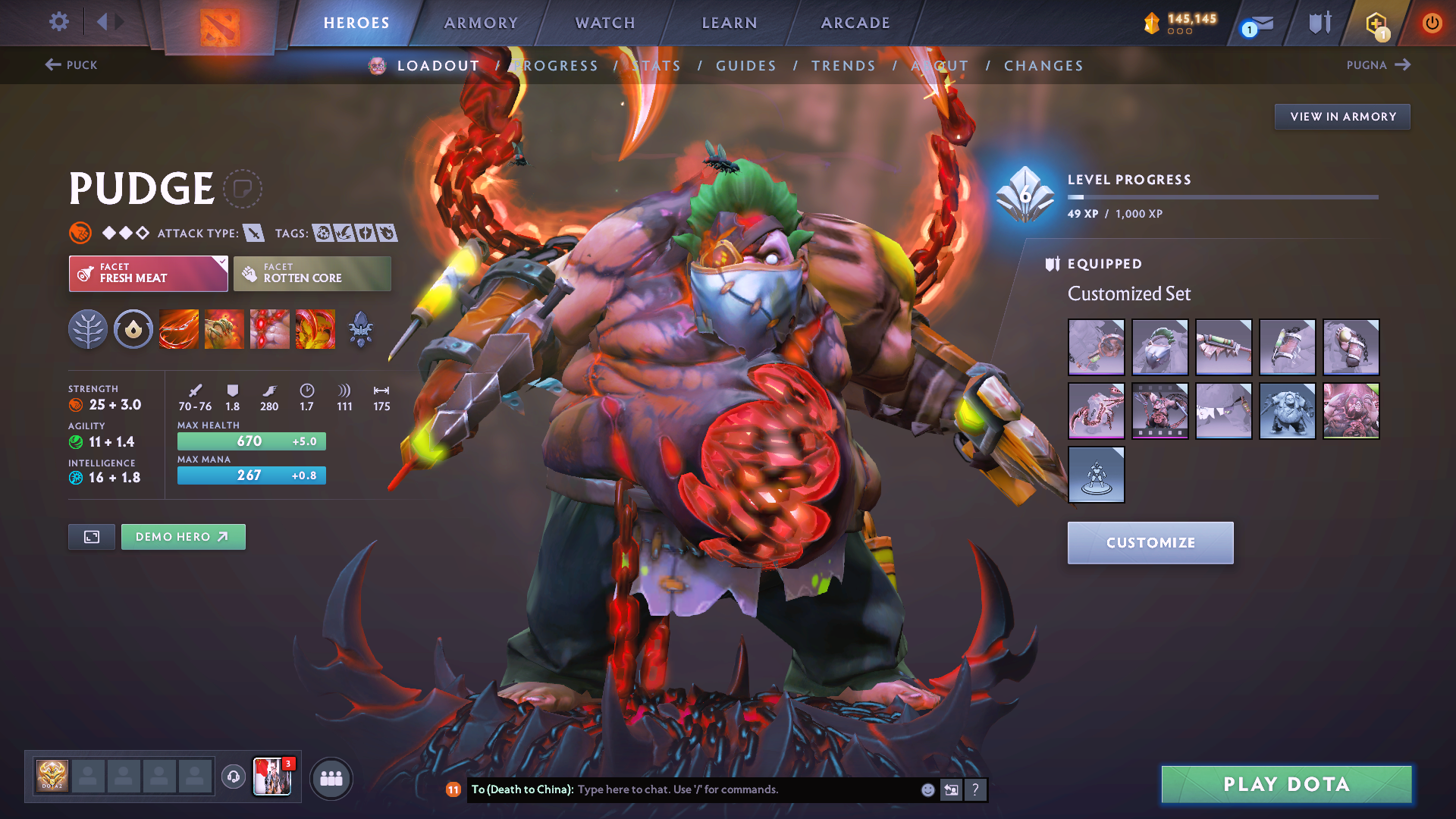The image size is (1456, 819).
Task: Click the CUSTOMIZE button
Action: (1150, 542)
